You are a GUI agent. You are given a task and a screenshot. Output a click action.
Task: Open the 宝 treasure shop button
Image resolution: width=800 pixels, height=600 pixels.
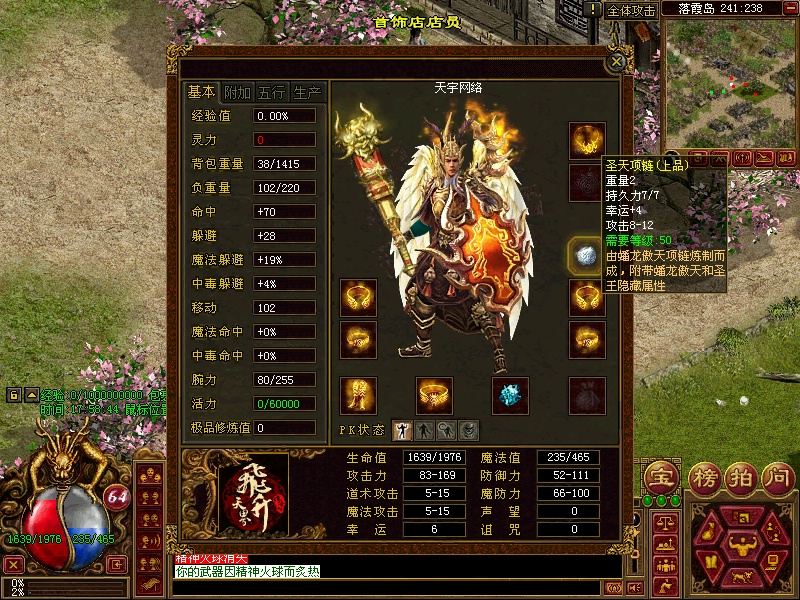click(x=659, y=475)
